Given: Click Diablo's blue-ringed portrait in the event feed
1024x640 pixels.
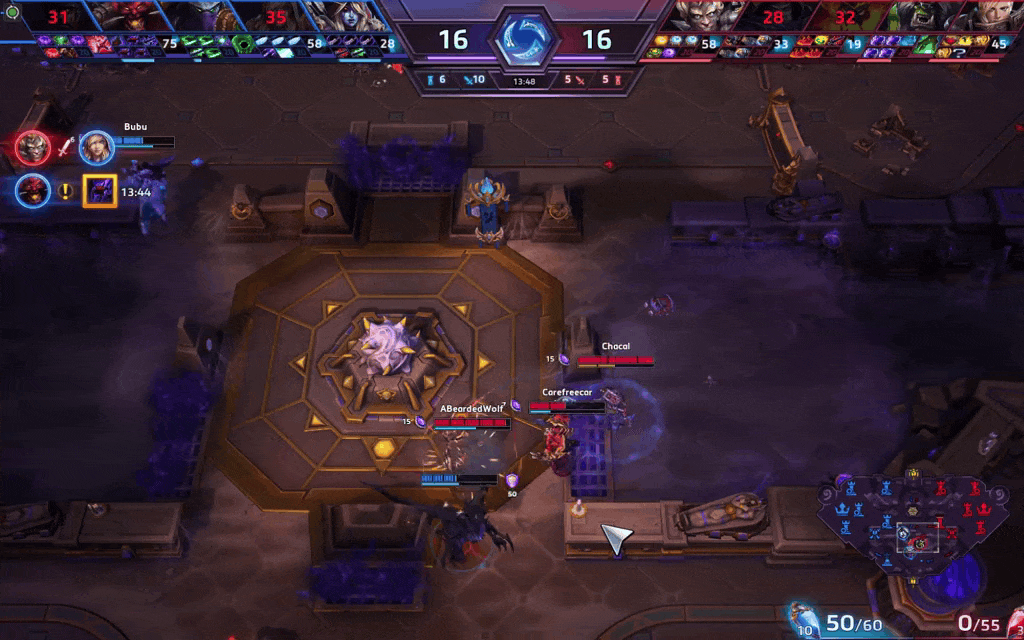Looking at the screenshot, I should [32, 190].
